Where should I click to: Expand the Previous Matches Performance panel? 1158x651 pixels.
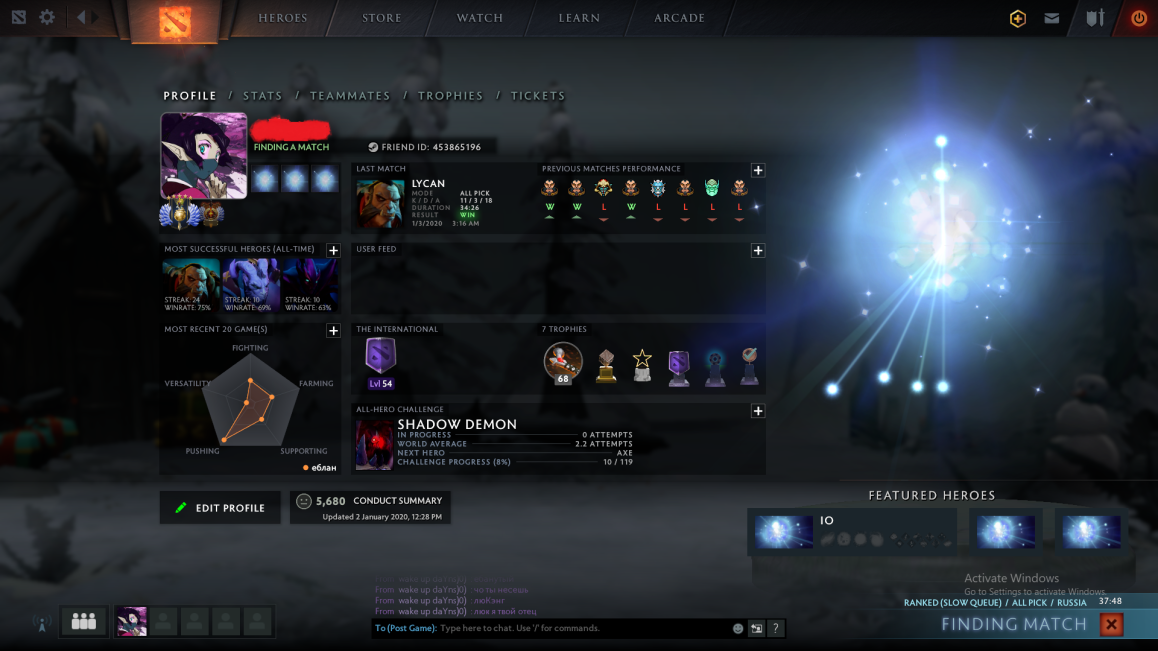758,171
